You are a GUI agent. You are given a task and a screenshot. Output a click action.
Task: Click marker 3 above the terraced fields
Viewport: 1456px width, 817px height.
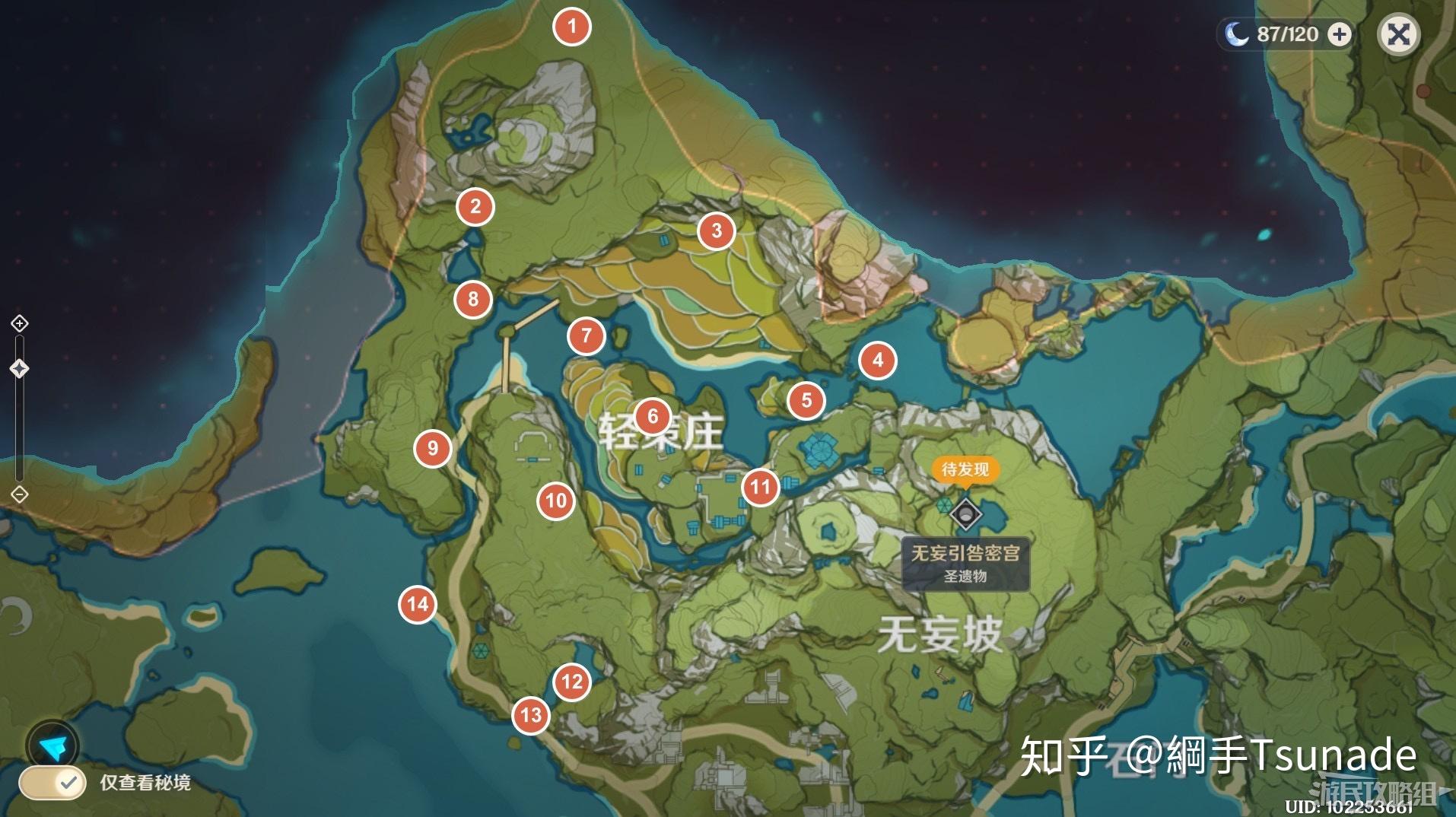(x=715, y=230)
